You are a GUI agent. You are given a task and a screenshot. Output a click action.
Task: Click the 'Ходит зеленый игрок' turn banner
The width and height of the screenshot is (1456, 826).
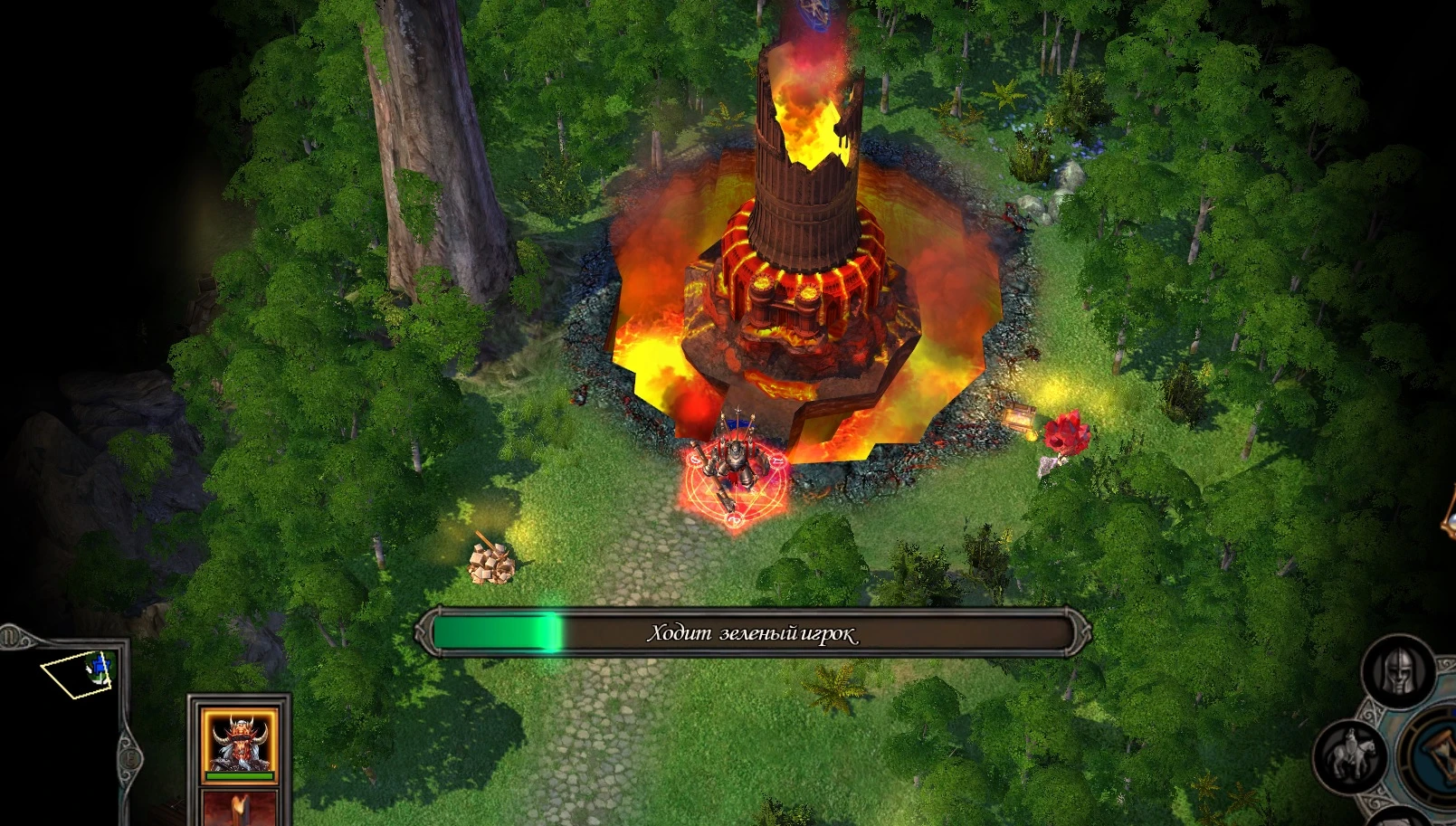[751, 633]
